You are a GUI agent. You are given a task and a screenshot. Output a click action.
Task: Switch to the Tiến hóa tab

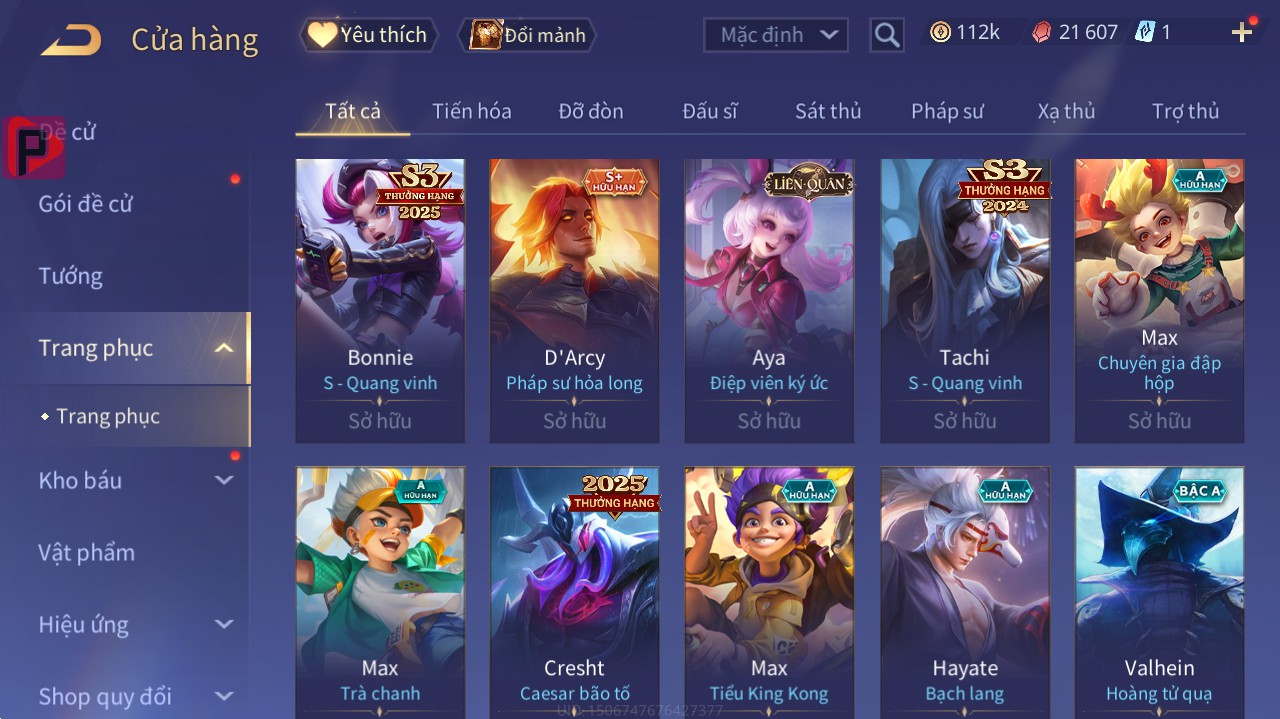[471, 111]
